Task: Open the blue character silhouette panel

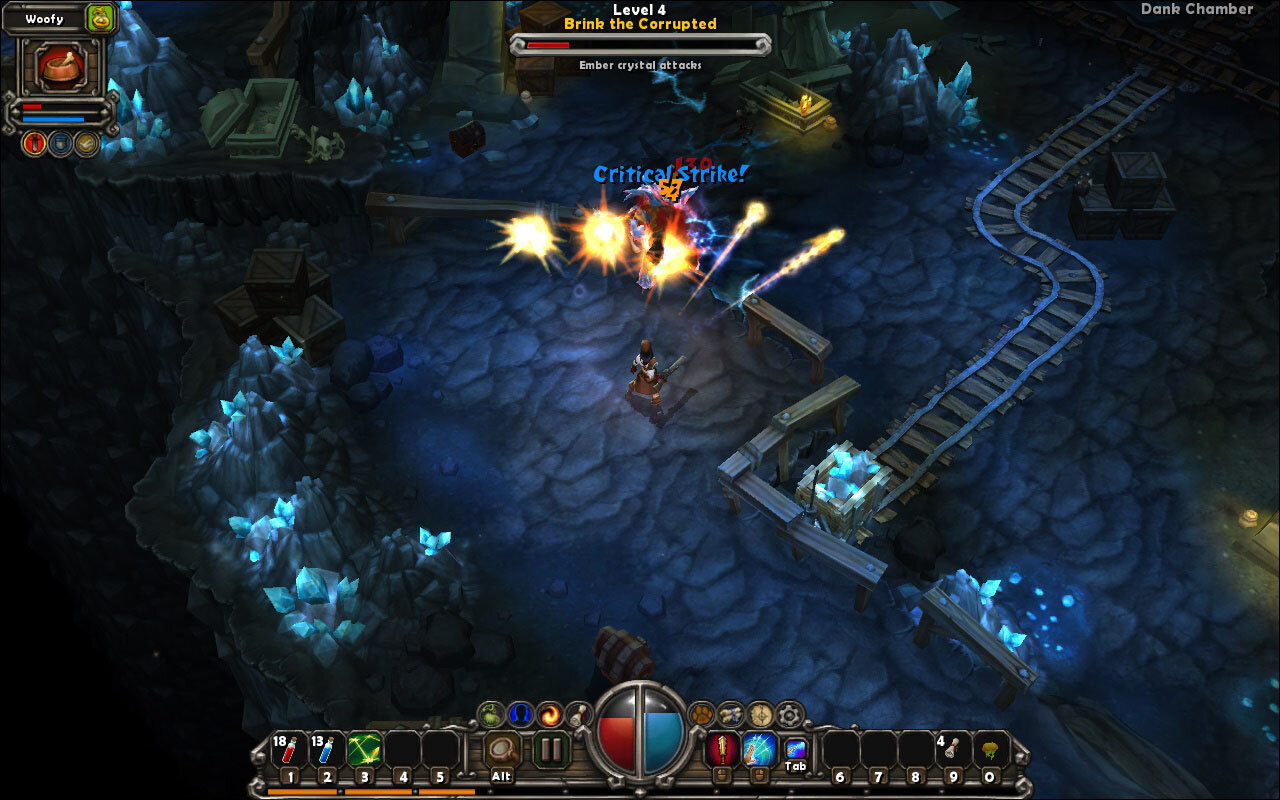Action: [x=519, y=714]
